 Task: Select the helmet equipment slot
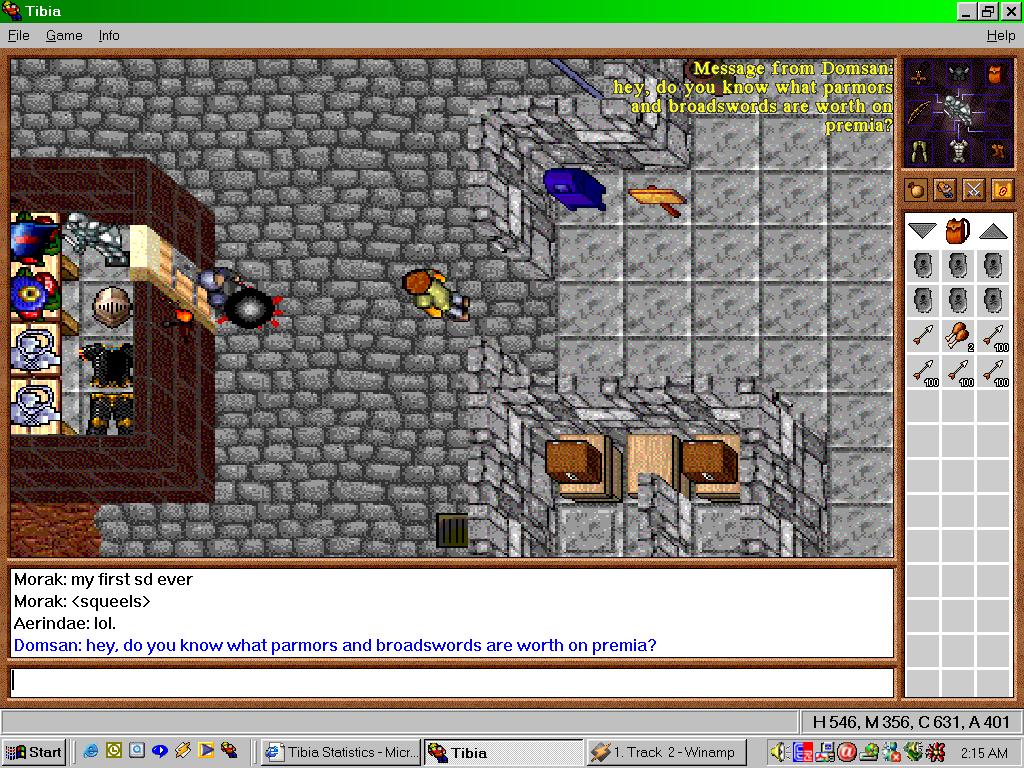(x=959, y=75)
